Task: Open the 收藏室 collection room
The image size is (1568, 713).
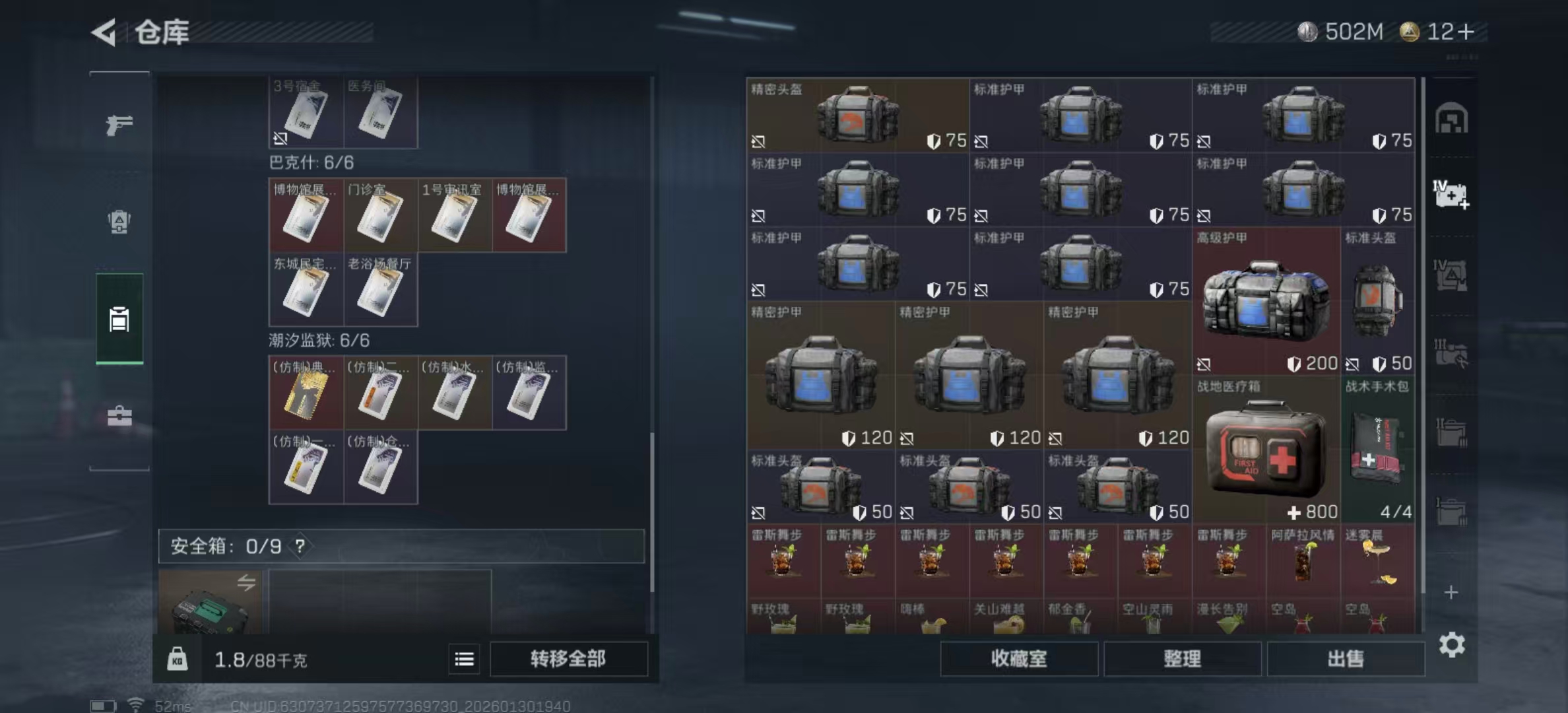Action: coord(1020,659)
